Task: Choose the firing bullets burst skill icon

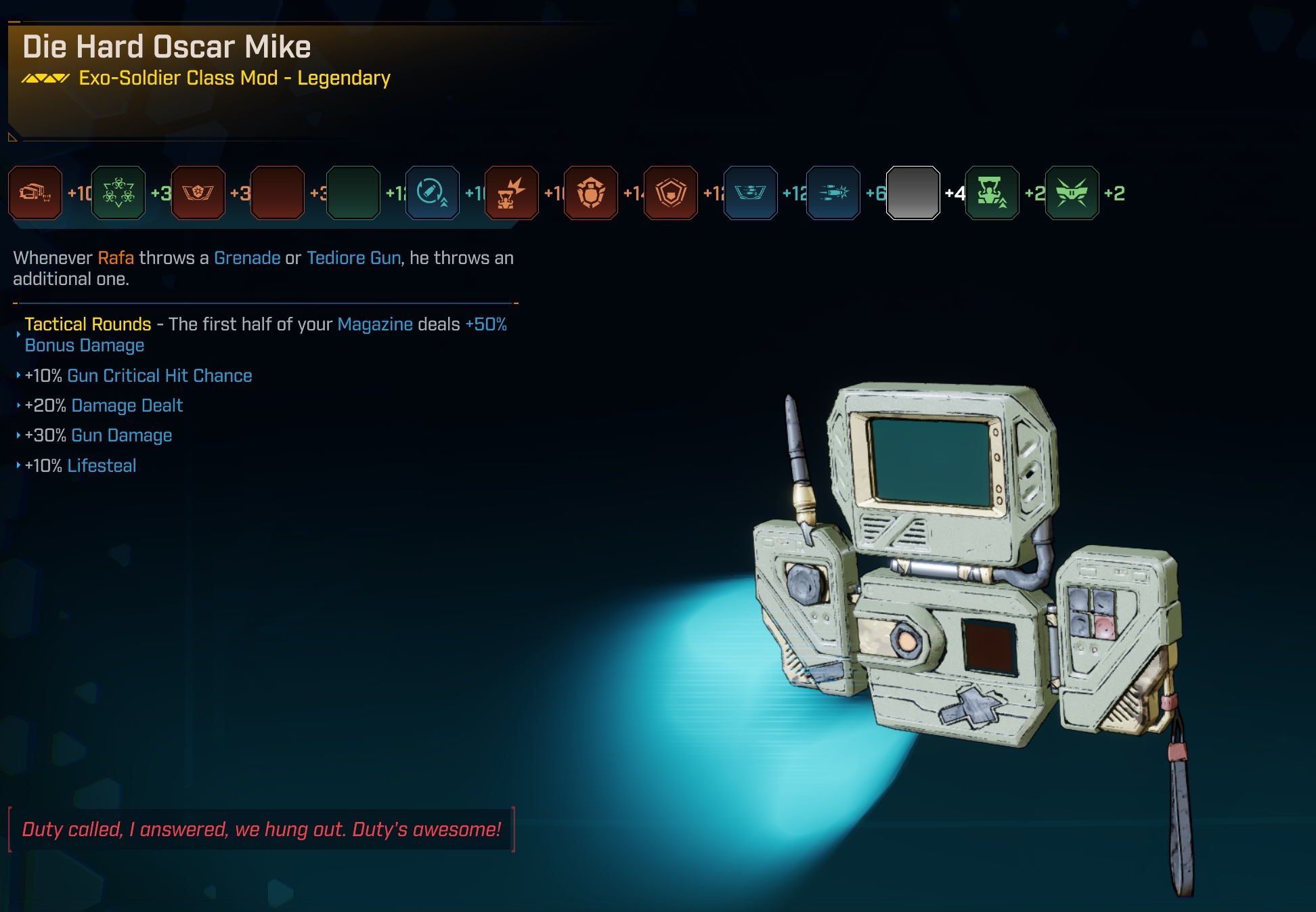Action: tap(833, 193)
